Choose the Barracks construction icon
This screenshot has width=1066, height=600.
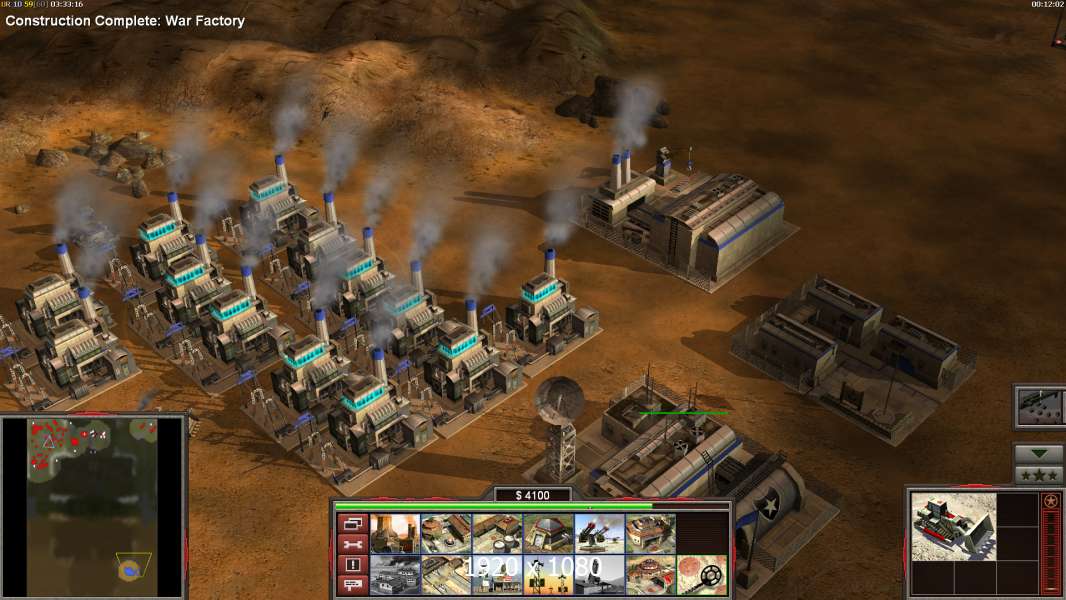(446, 533)
